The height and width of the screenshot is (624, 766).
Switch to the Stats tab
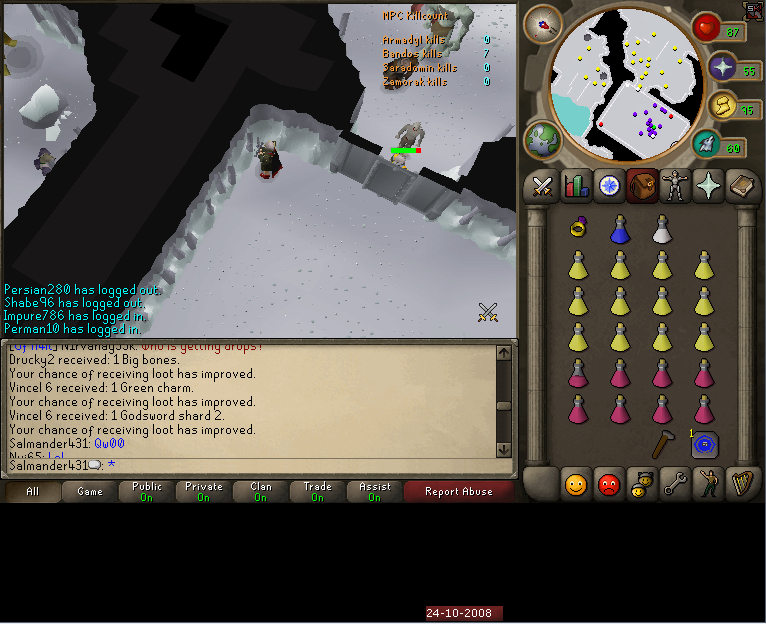576,186
